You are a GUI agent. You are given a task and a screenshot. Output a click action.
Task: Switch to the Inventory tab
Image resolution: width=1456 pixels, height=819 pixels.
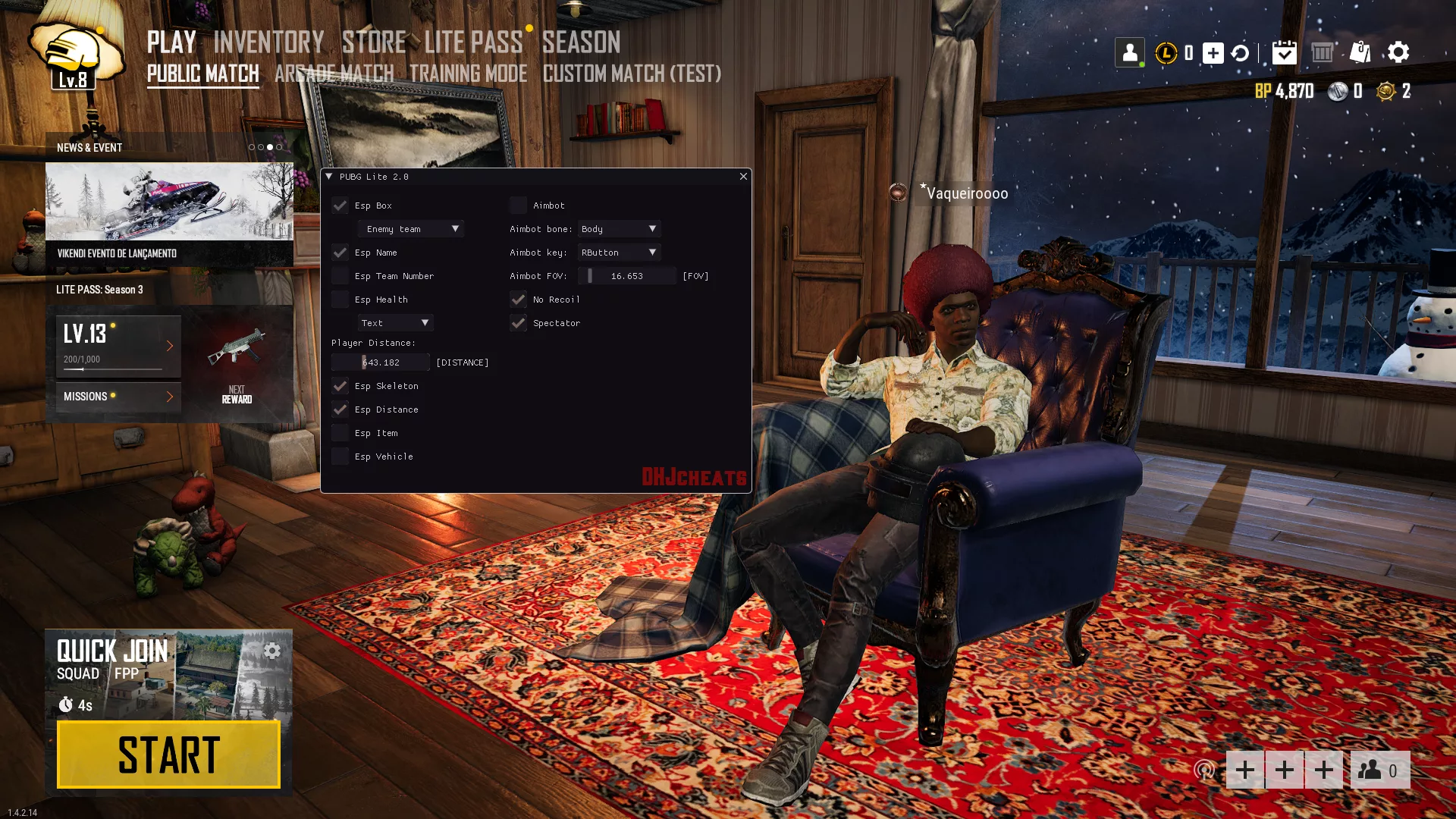pos(268,42)
